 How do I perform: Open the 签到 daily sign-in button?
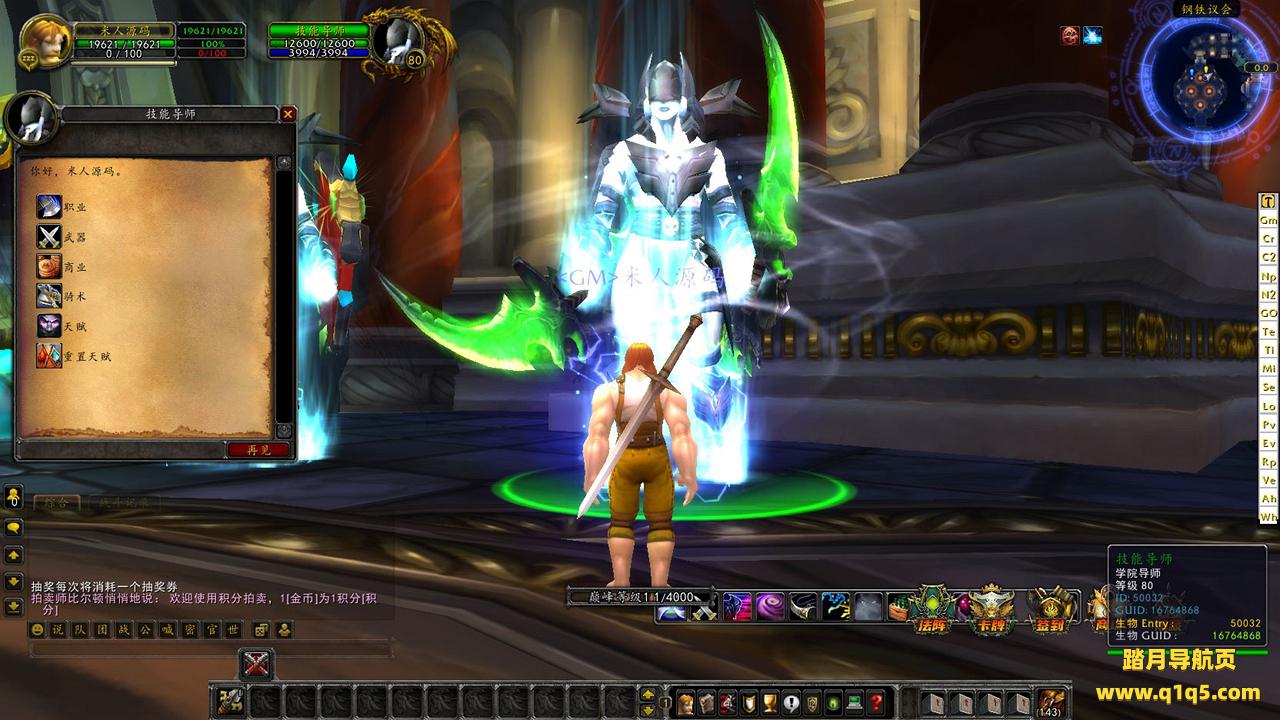1050,611
